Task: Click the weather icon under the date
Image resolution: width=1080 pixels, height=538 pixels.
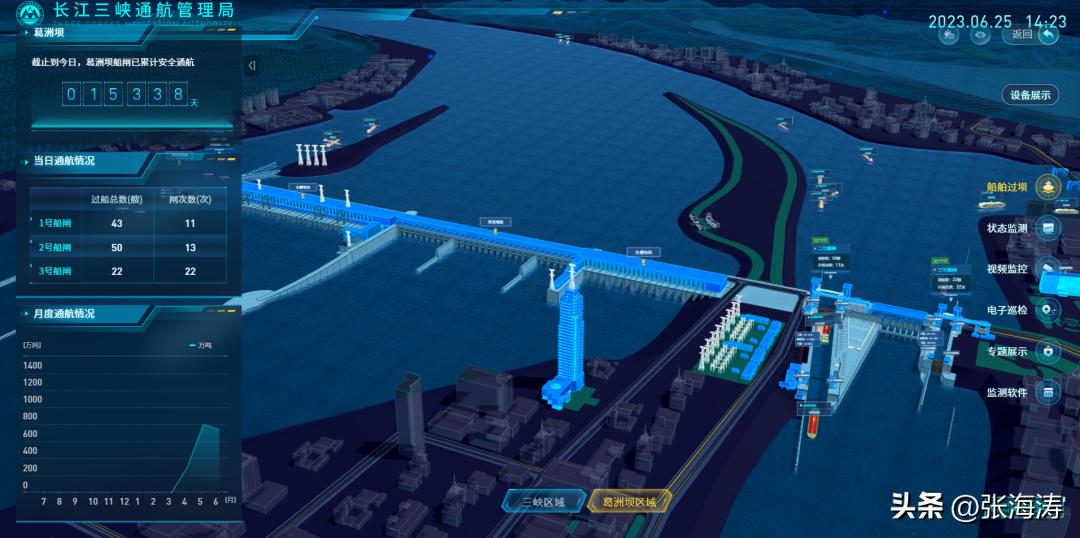Action: tap(949, 34)
